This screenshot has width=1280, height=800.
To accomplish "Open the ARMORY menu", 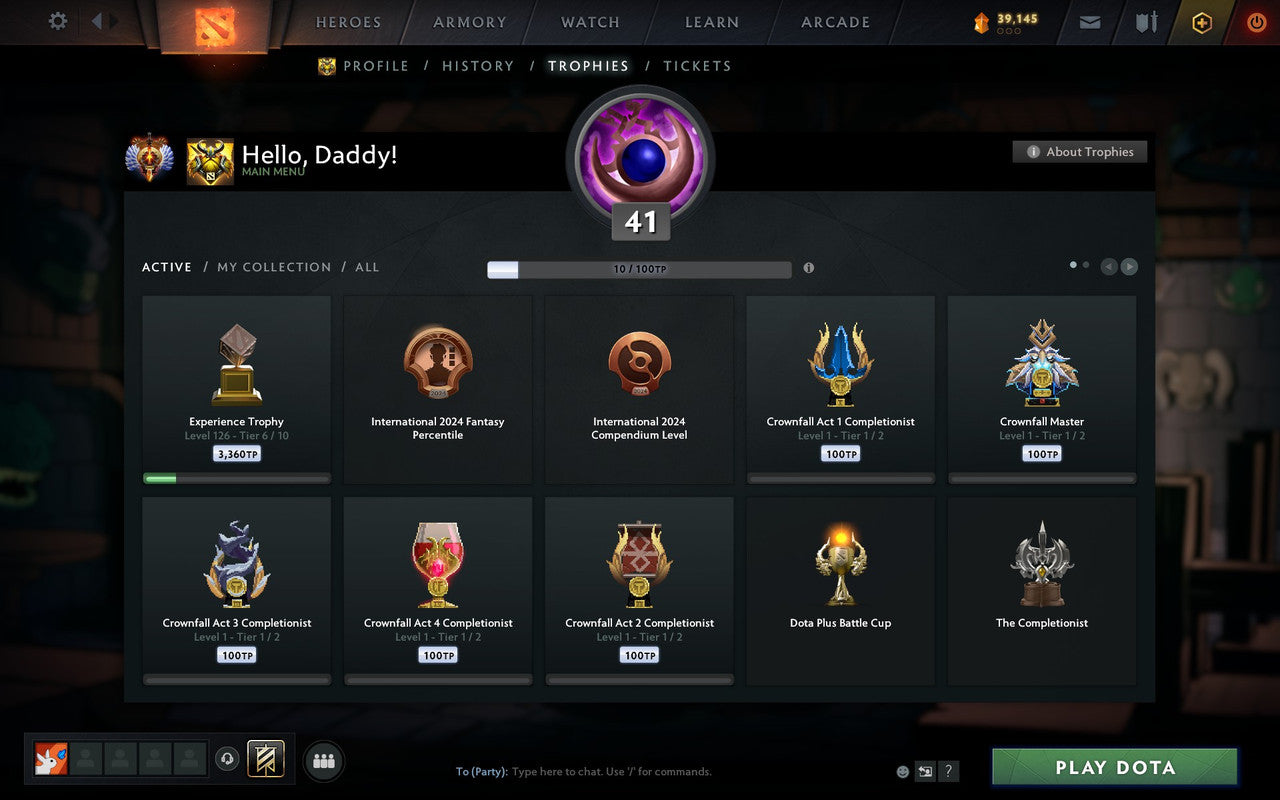I will 468,22.
